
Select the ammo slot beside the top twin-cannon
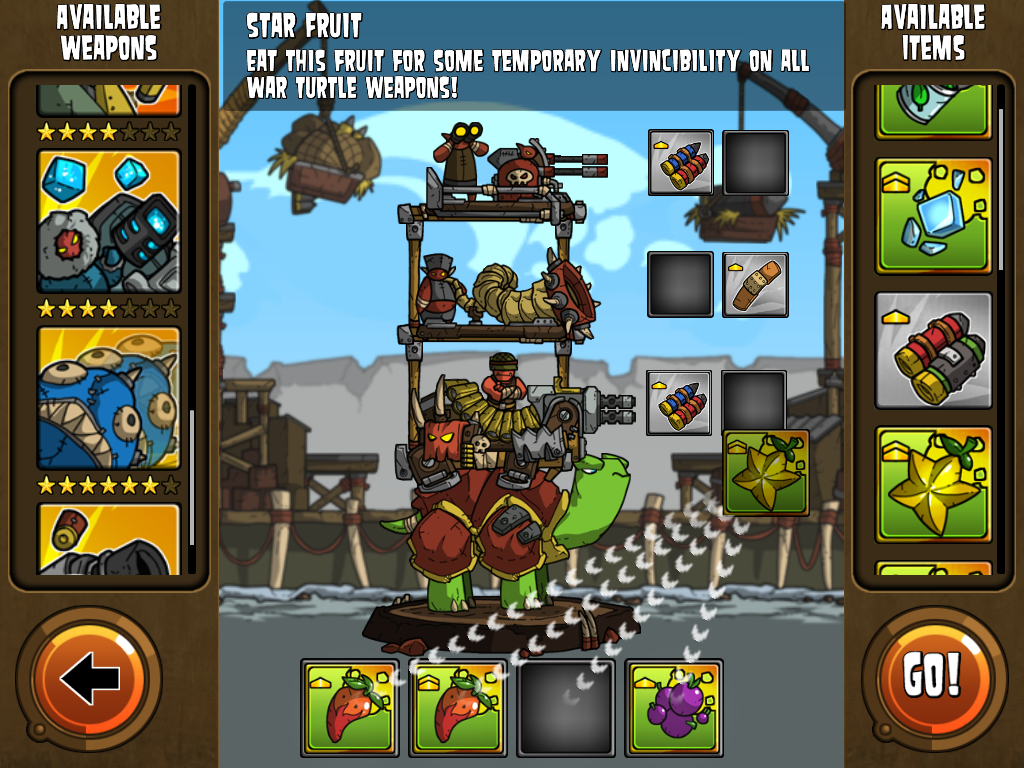[x=680, y=162]
